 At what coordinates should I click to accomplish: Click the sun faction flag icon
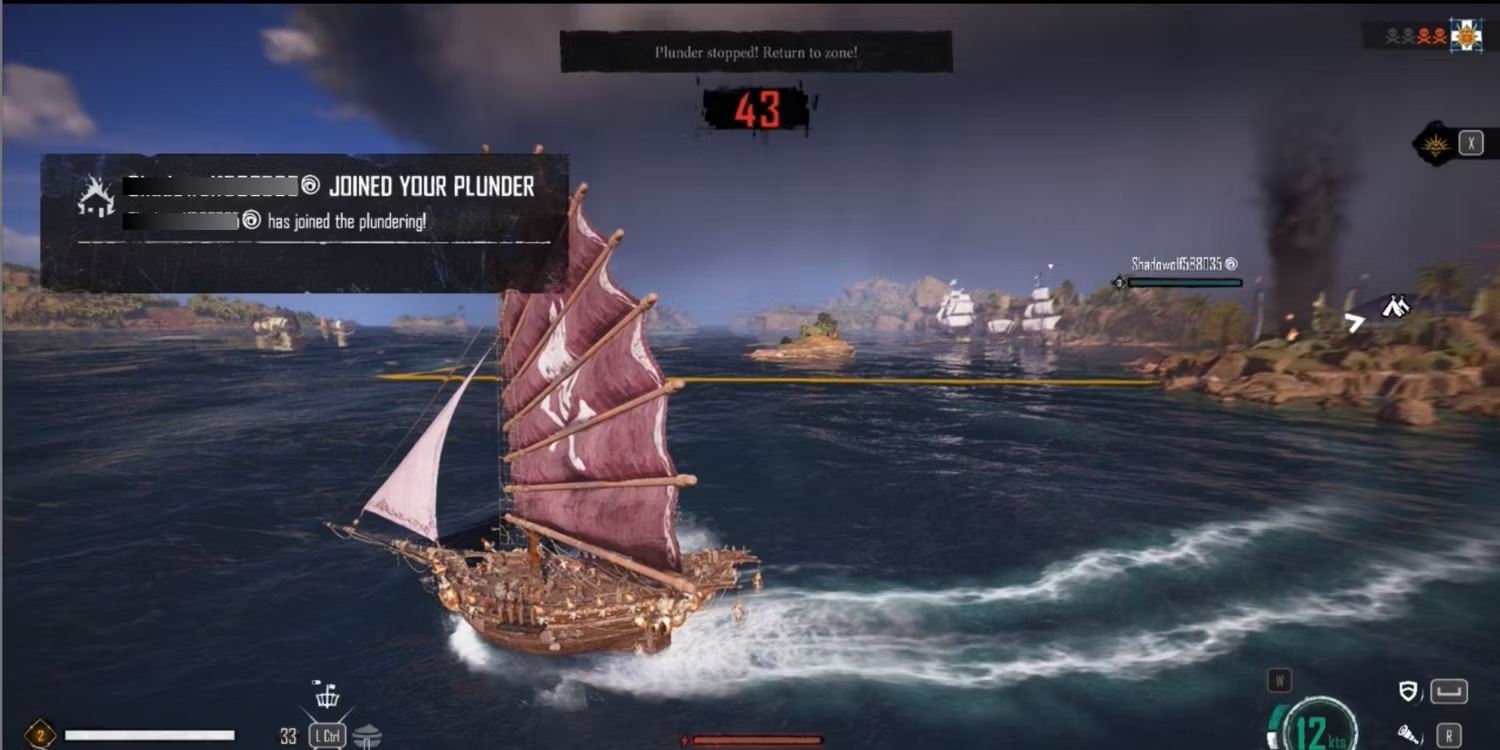pyautogui.click(x=1467, y=35)
